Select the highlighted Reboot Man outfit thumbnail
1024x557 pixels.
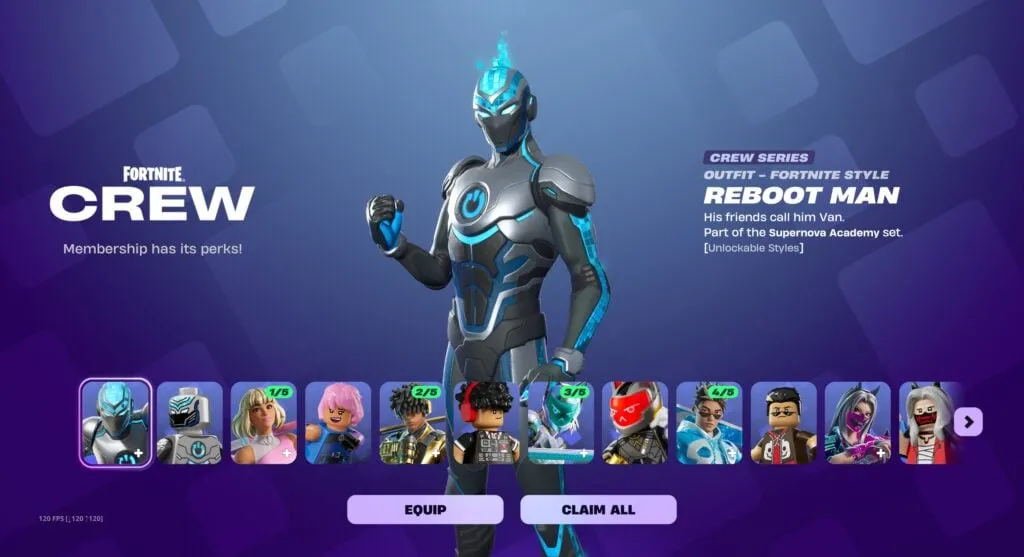(x=116, y=423)
